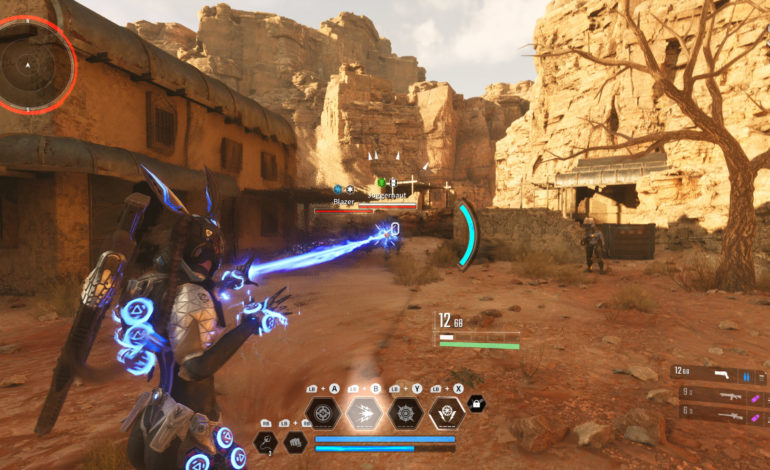
Task: Trigger the spiked burst ability
Action: pos(406,412)
